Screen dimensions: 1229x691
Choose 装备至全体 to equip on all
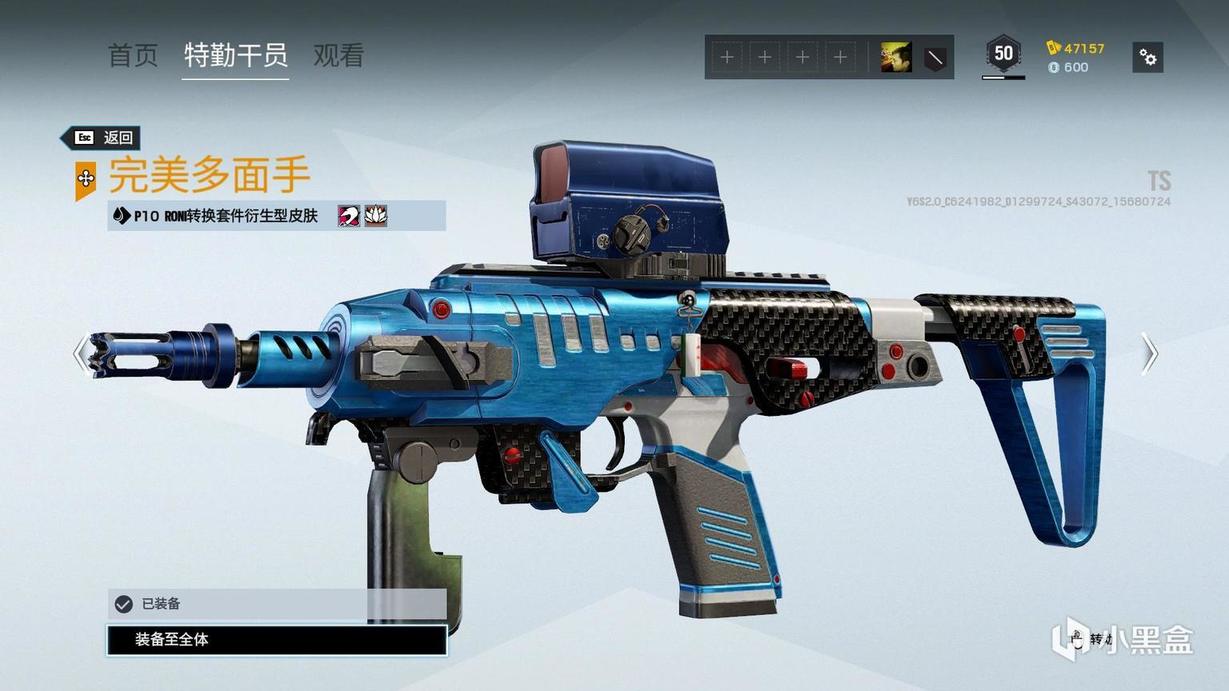[x=276, y=640]
